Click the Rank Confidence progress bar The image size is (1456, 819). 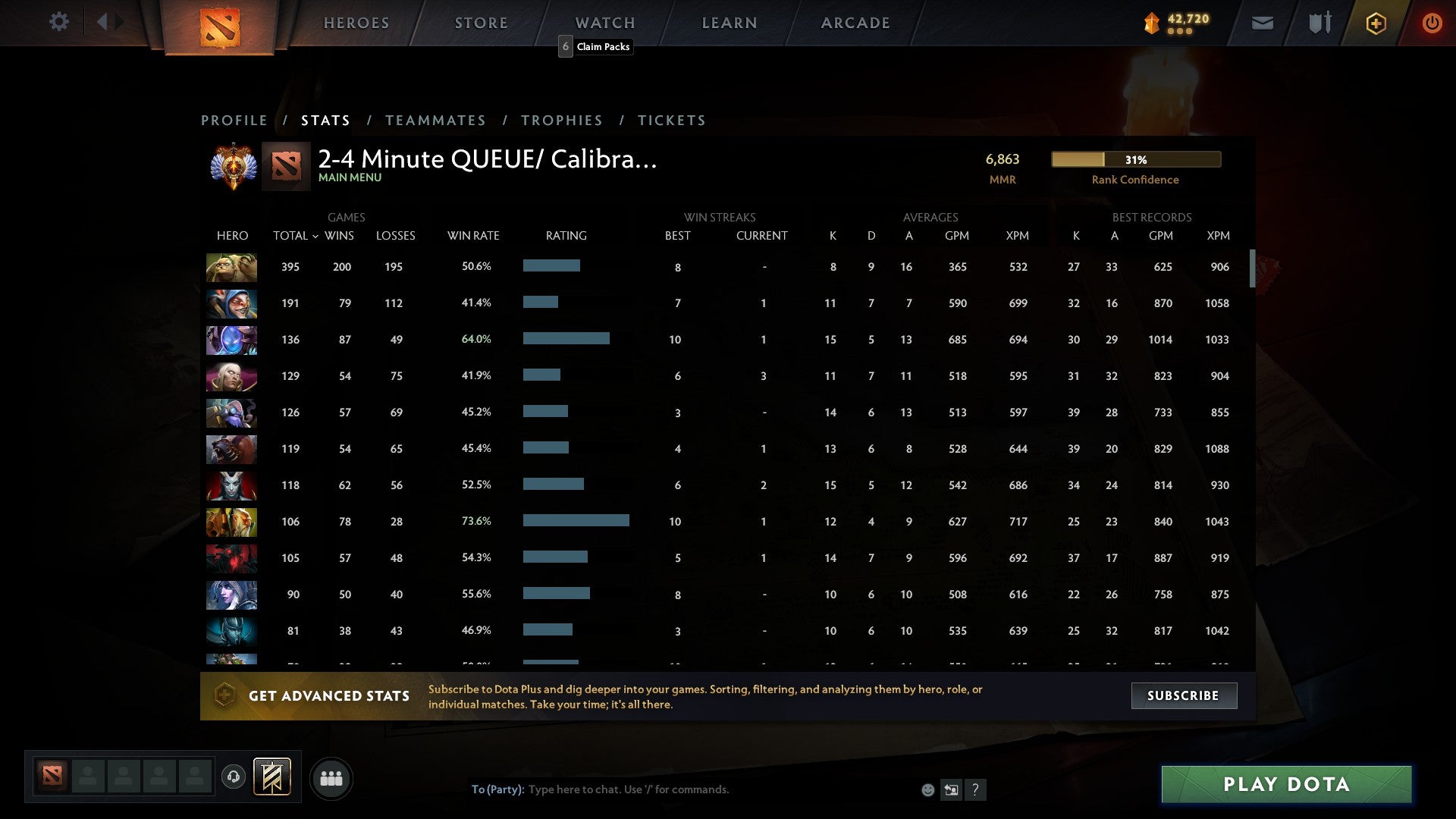point(1135,159)
